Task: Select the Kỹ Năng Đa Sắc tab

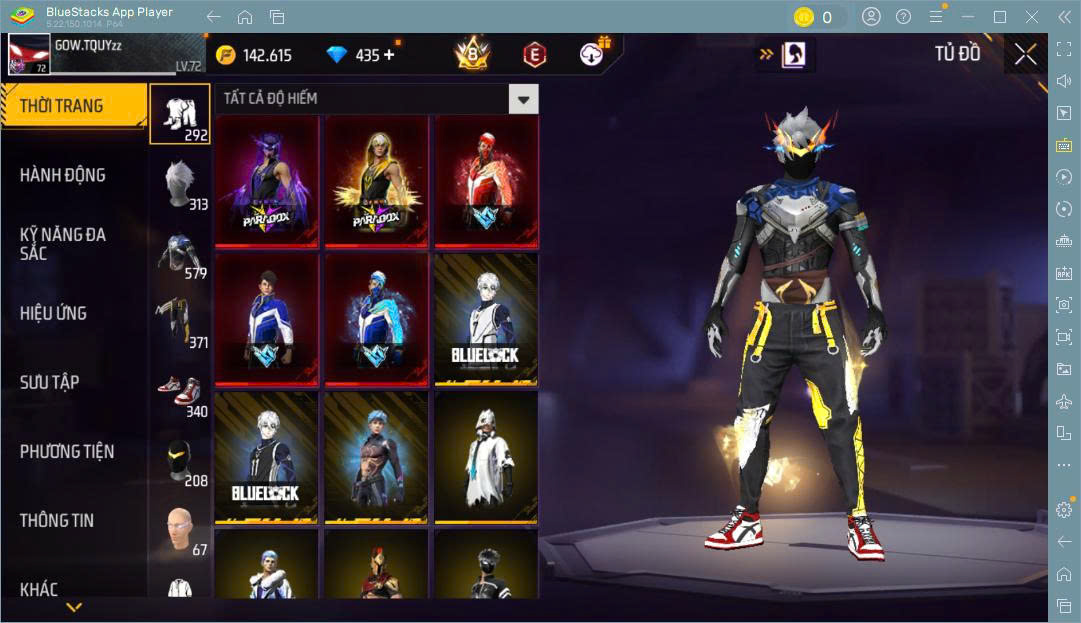Action: [x=63, y=243]
